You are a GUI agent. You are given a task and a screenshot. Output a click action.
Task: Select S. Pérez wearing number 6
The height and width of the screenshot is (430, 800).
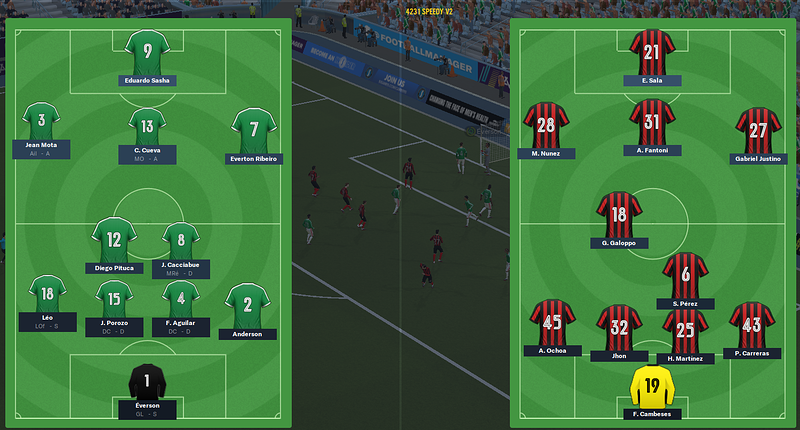pyautogui.click(x=685, y=275)
